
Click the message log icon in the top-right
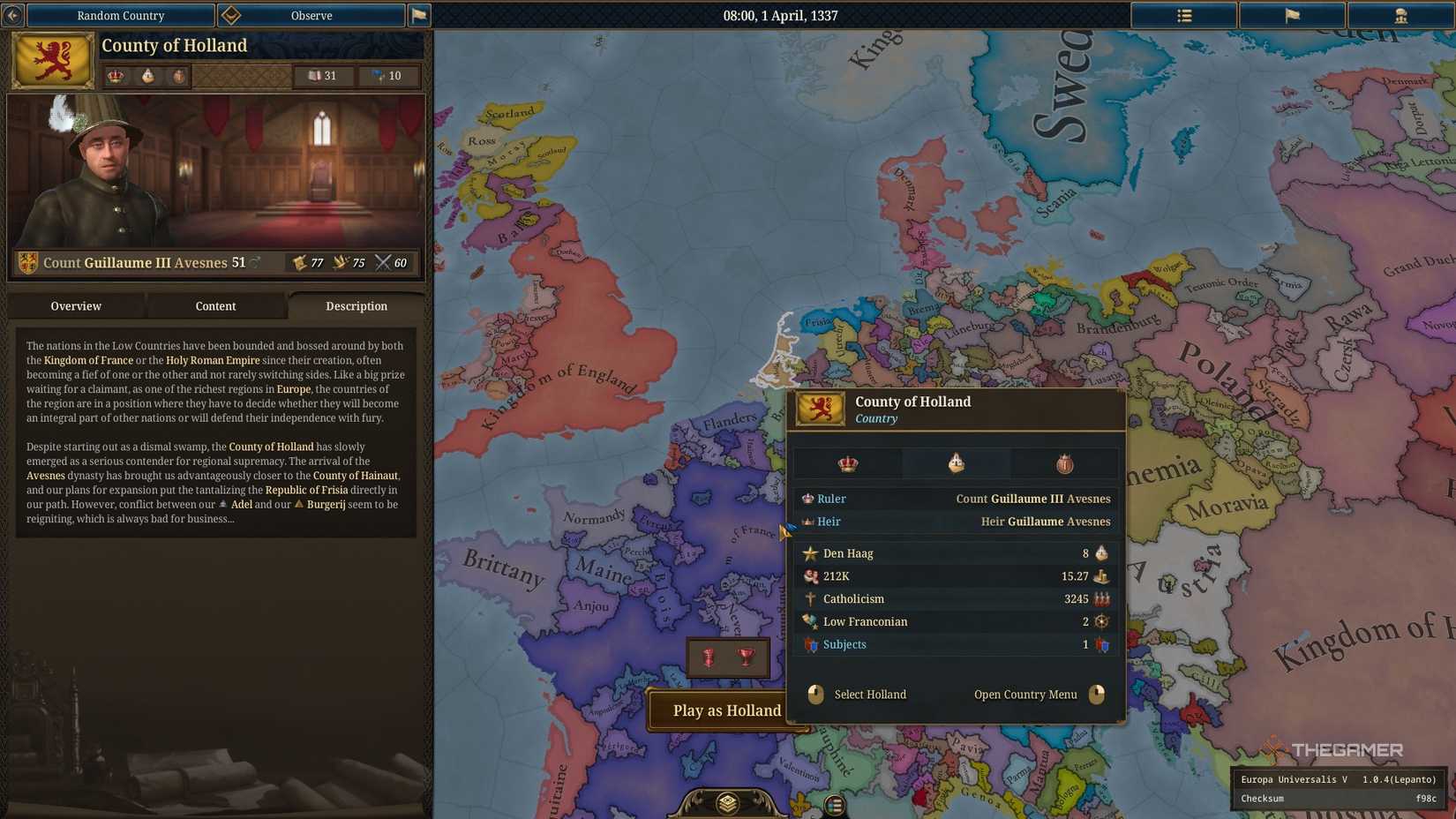tap(1183, 15)
